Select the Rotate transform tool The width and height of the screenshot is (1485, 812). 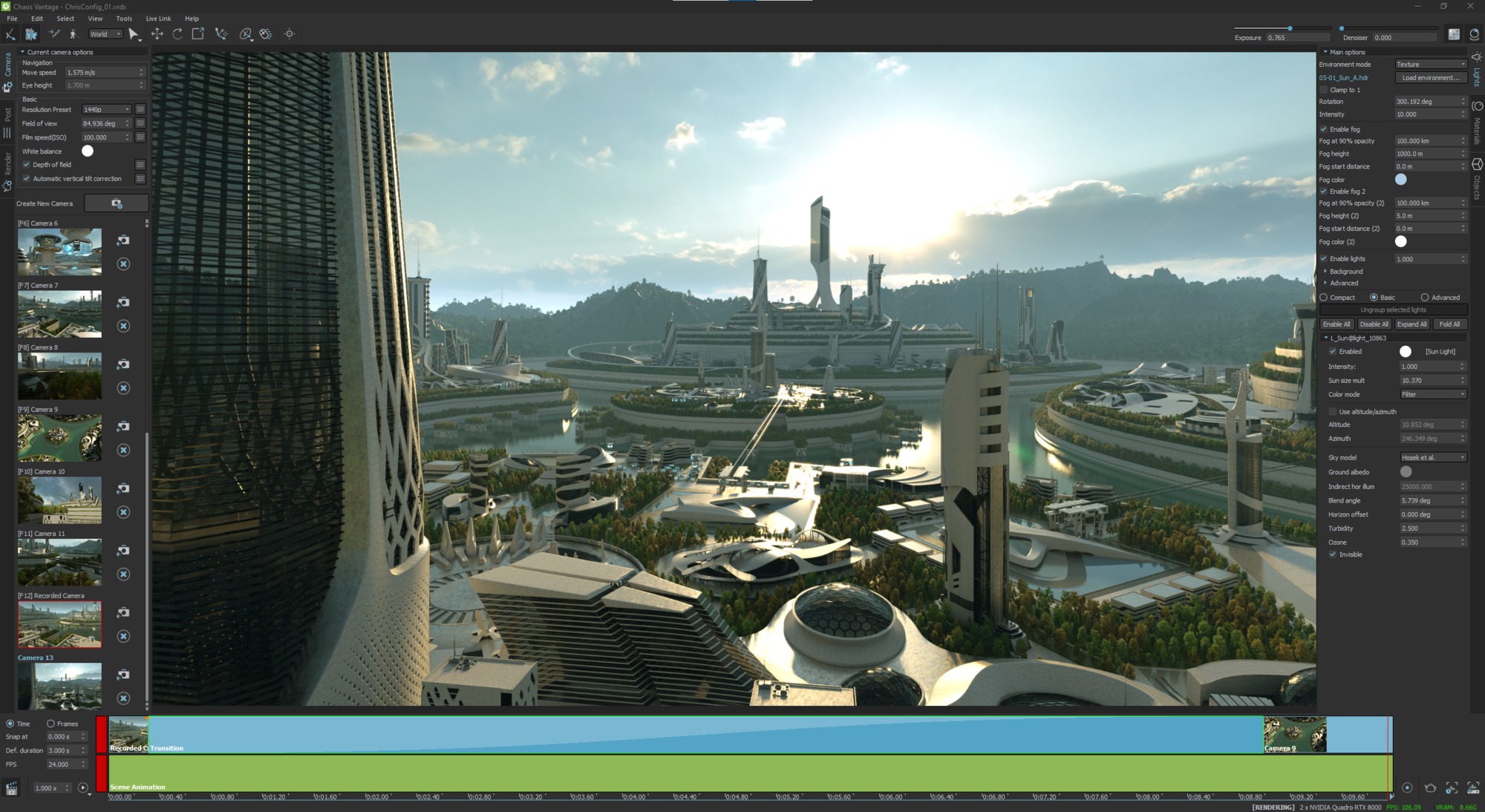coord(177,33)
